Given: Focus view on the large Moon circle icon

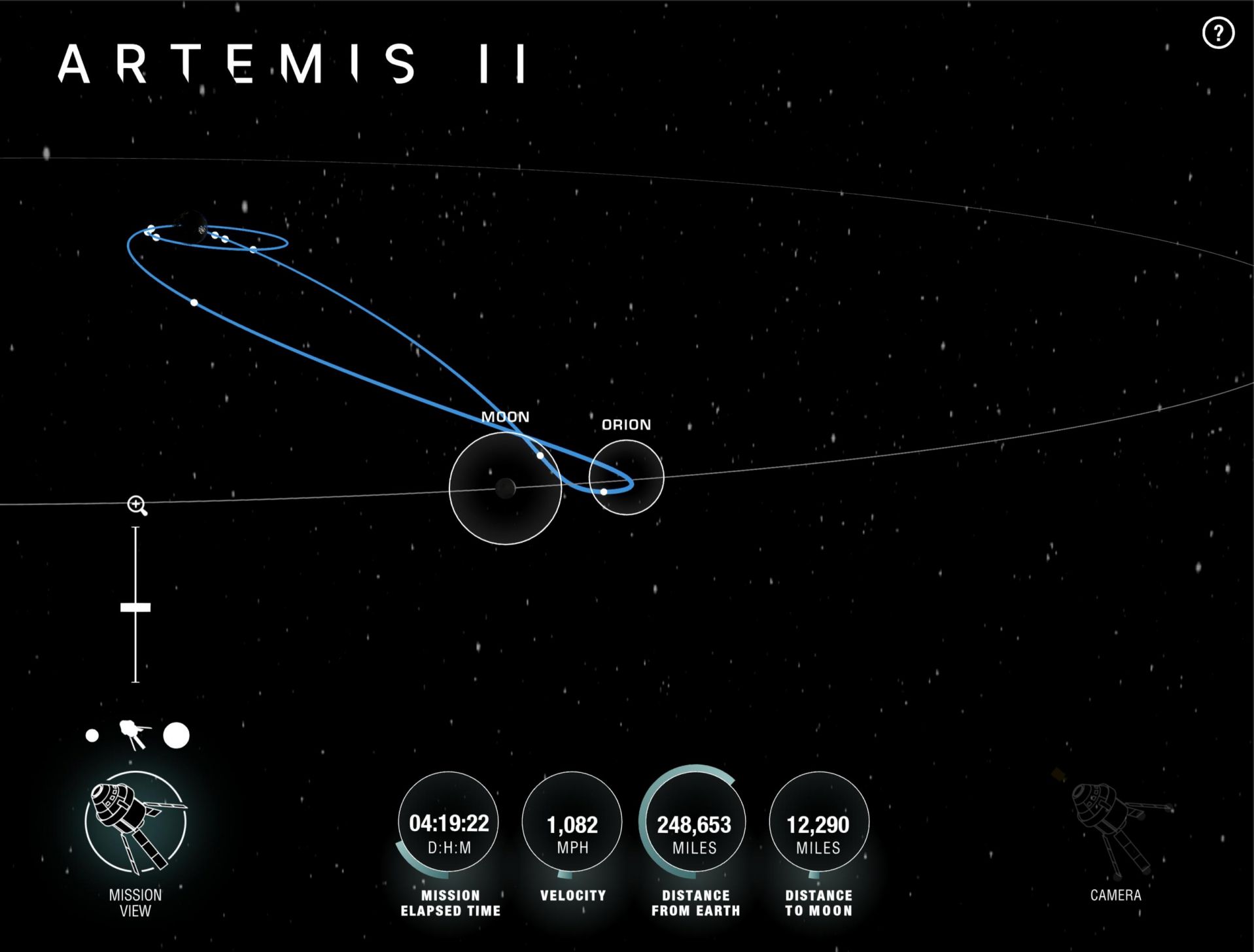Looking at the screenshot, I should [x=176, y=736].
